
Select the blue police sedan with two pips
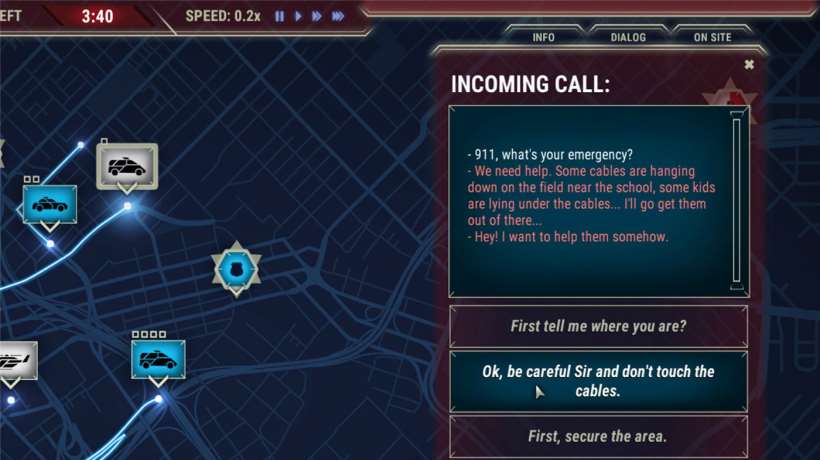50,204
